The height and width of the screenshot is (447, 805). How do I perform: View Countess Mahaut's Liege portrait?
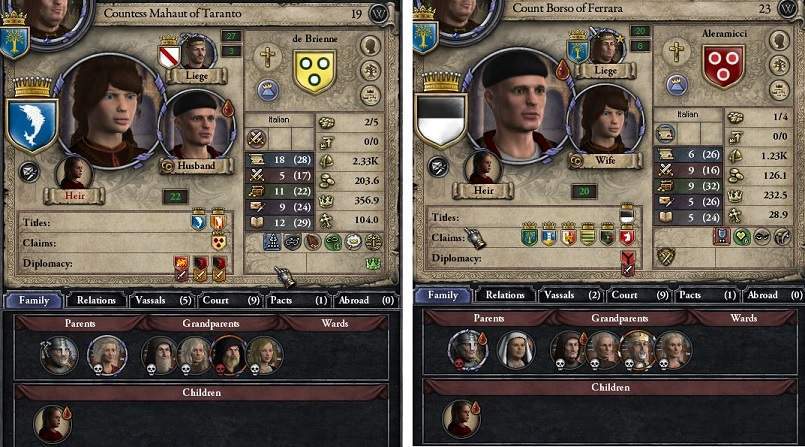coord(197,52)
